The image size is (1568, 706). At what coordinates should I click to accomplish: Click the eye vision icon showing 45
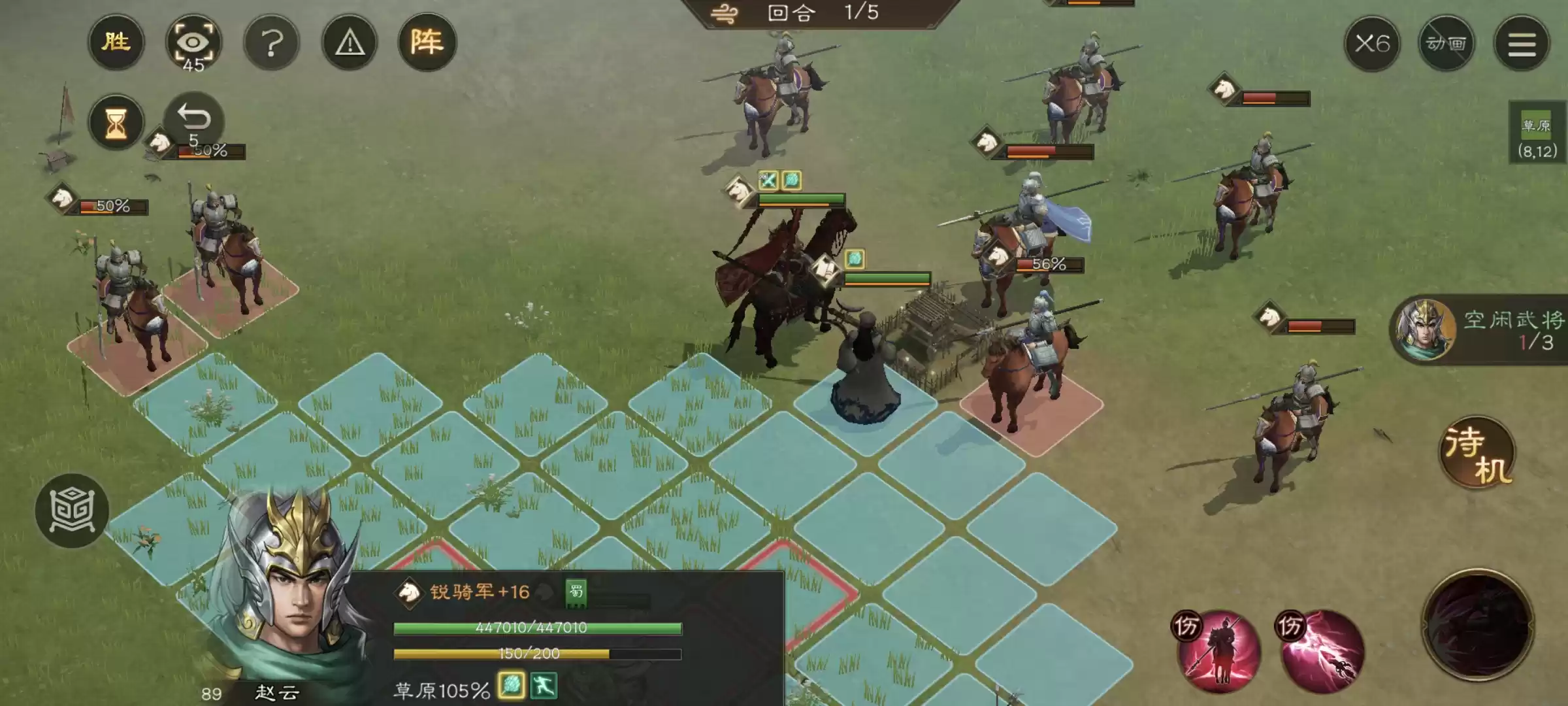pos(195,41)
